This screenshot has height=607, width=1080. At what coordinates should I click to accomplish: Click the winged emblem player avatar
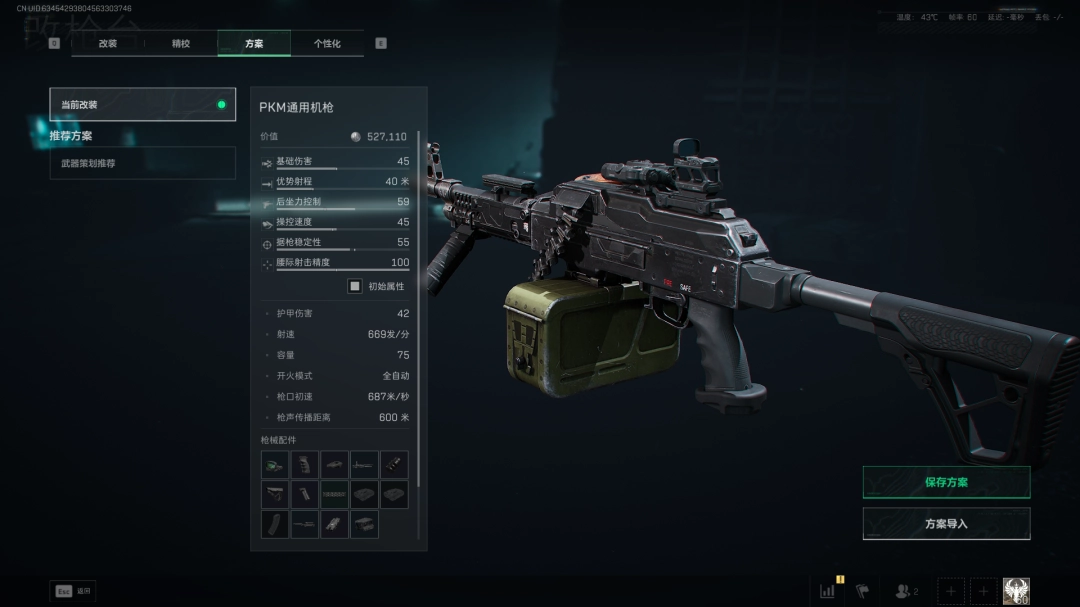pos(1016,591)
